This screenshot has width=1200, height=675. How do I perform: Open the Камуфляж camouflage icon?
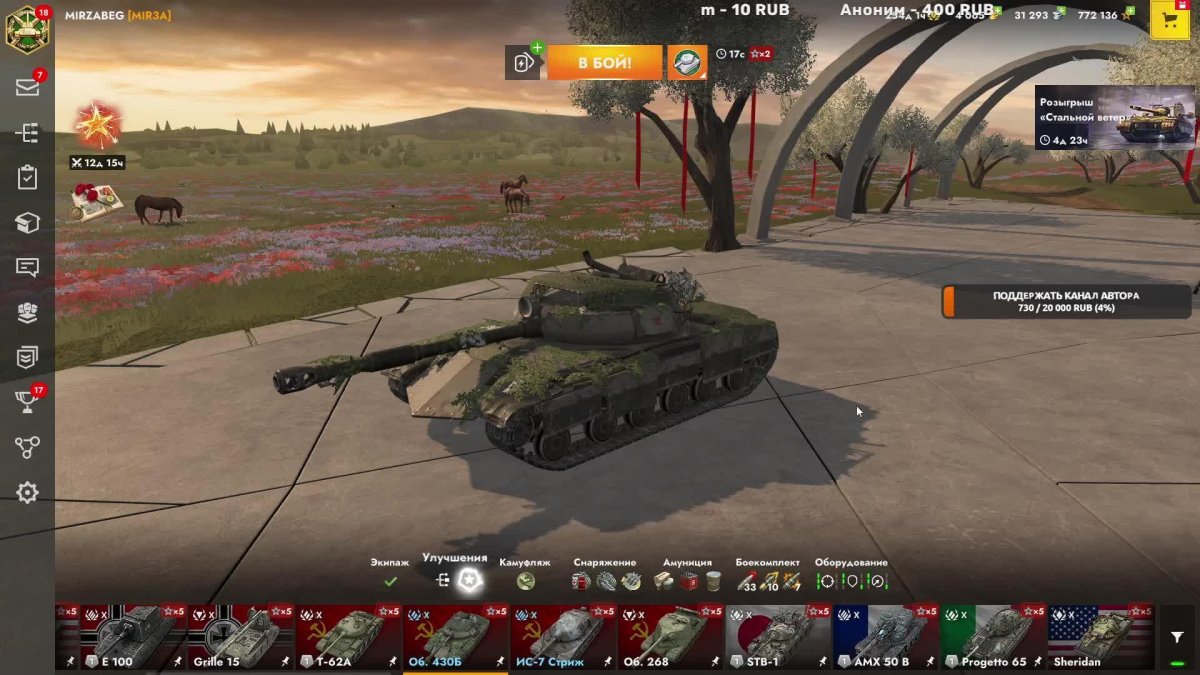click(526, 581)
